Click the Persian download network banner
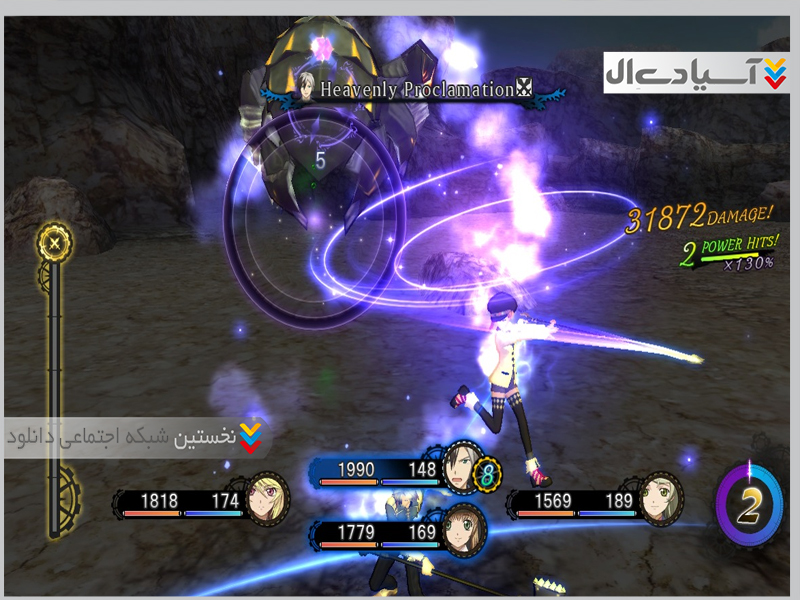The height and width of the screenshot is (600, 800). [x=137, y=437]
